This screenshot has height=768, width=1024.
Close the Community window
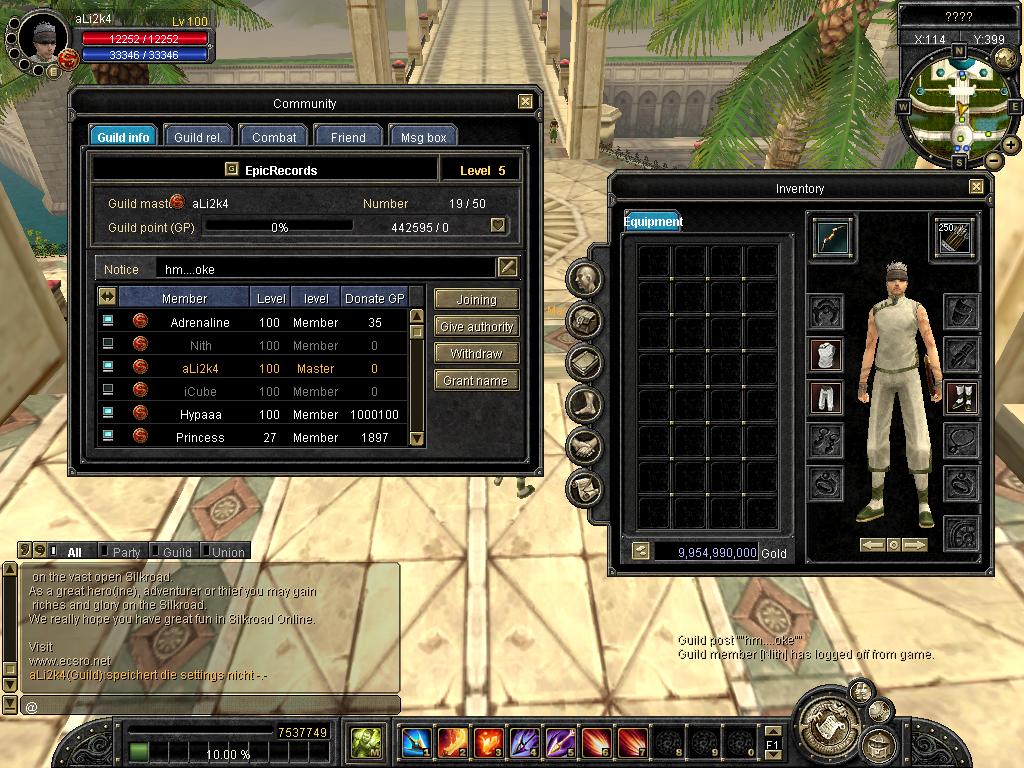point(525,102)
